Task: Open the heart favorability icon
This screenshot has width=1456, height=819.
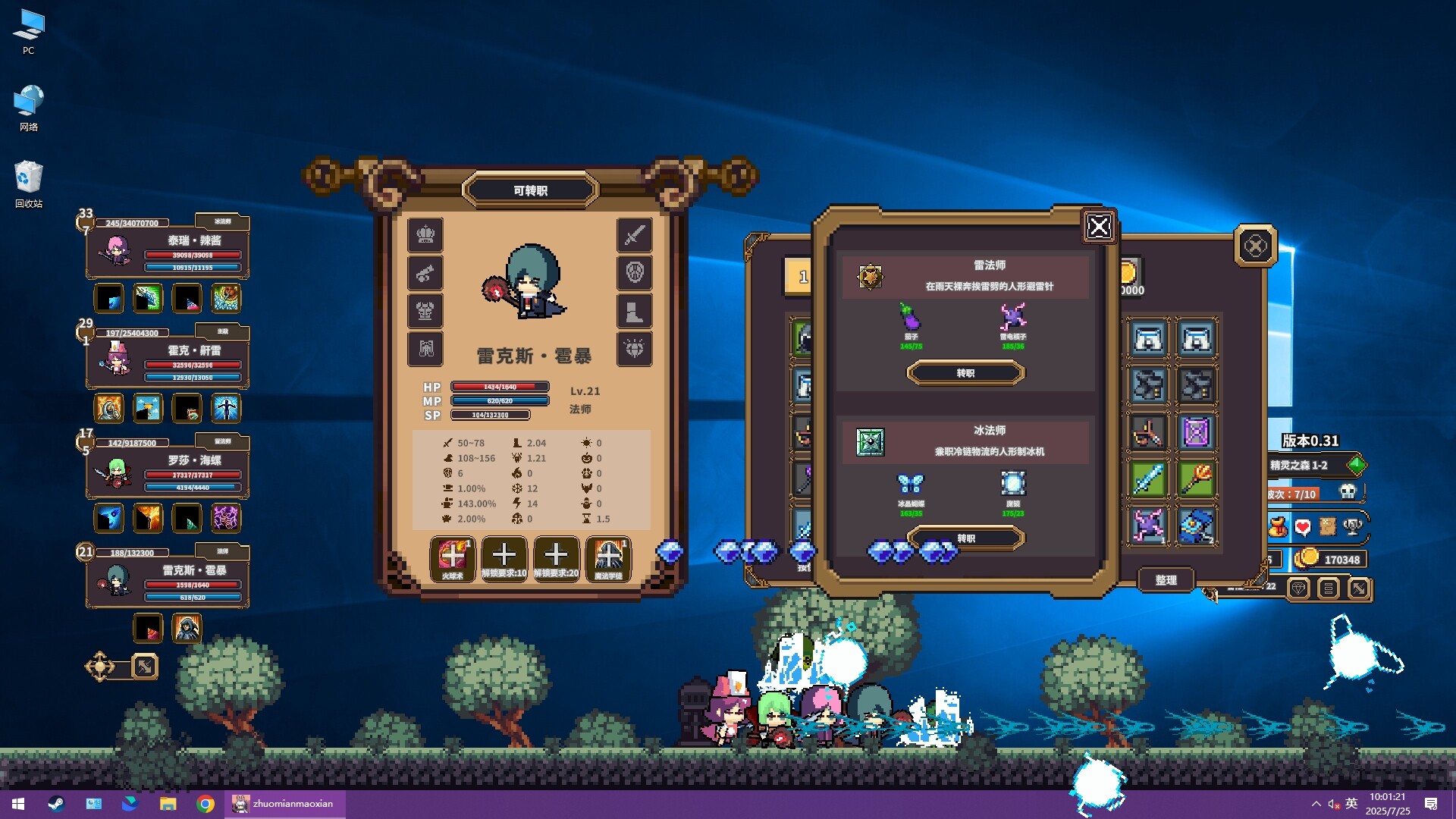Action: click(1302, 526)
